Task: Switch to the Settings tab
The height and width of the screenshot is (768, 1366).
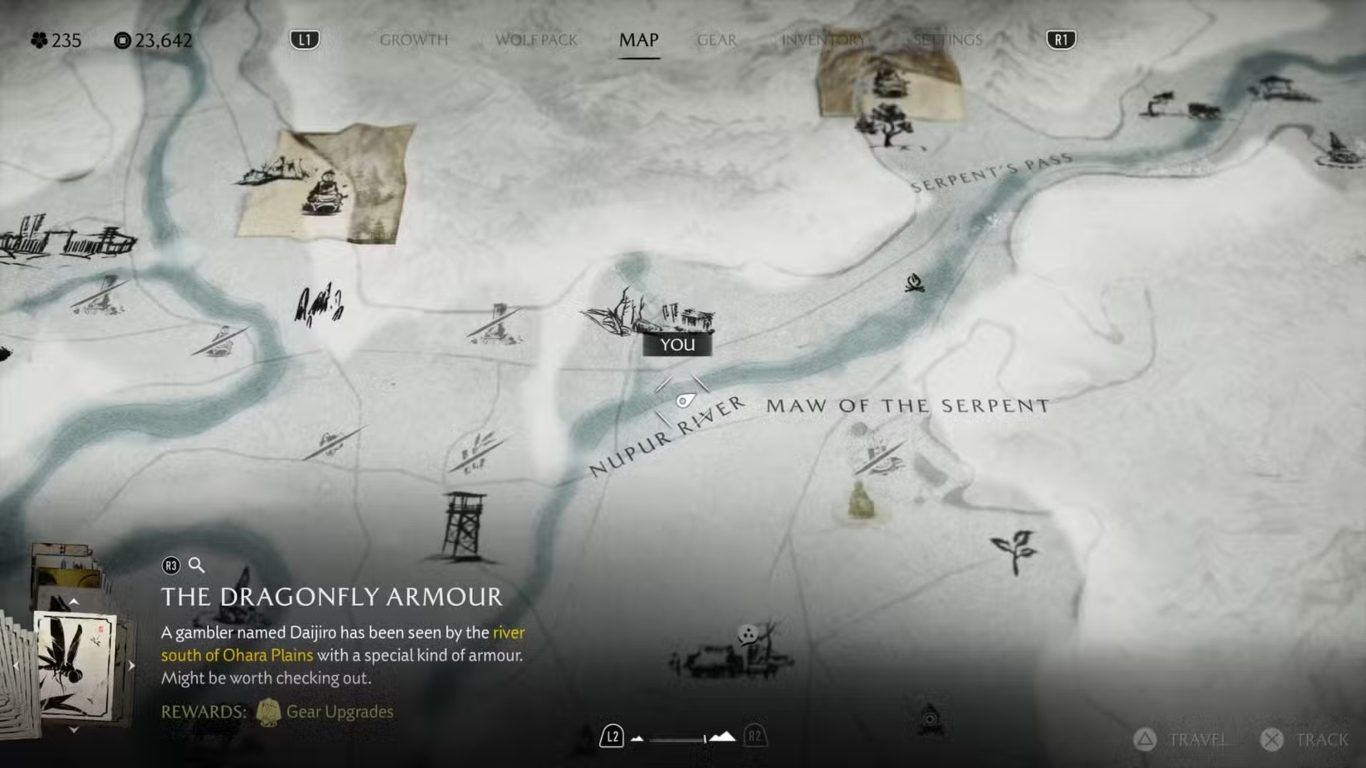Action: coord(946,40)
